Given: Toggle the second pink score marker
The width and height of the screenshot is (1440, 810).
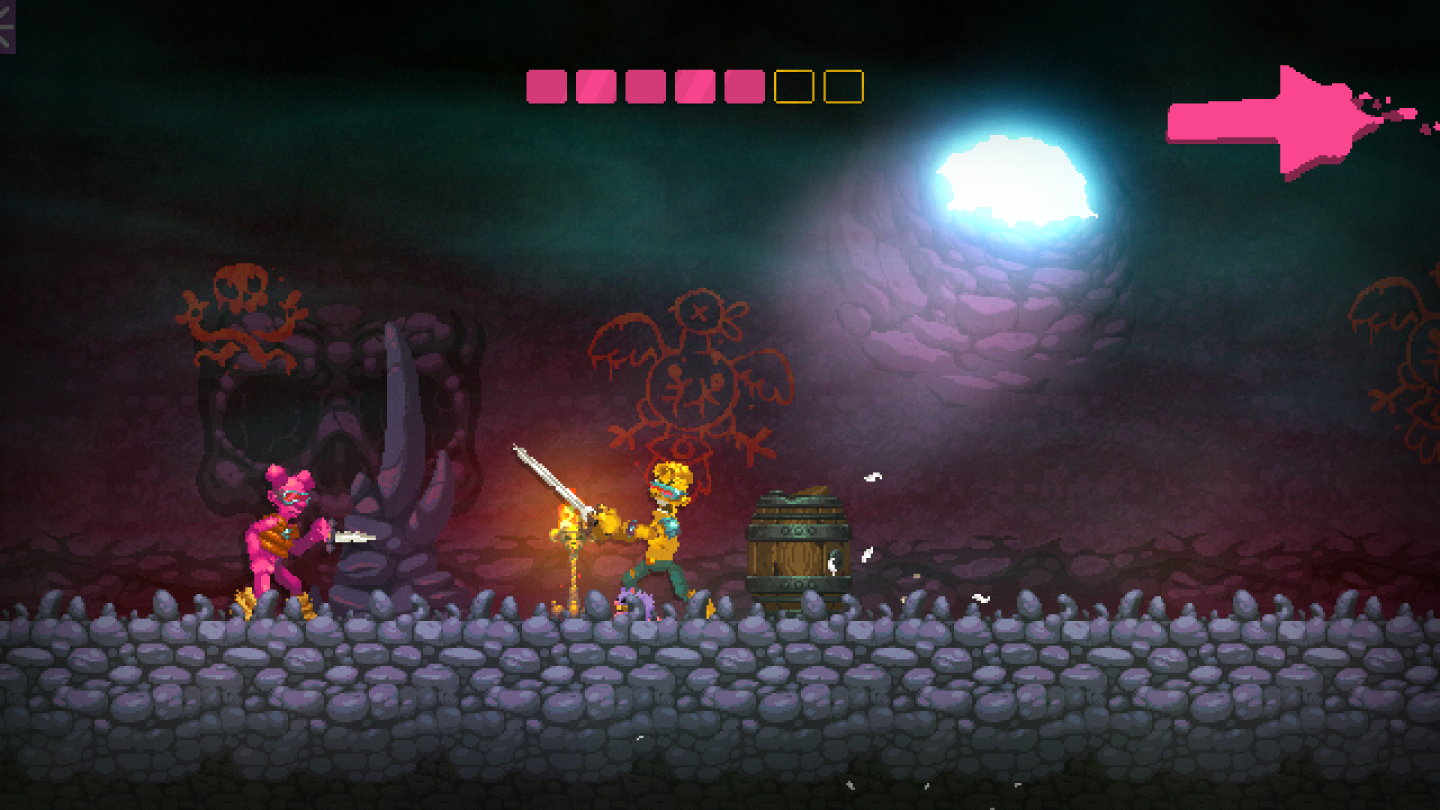Looking at the screenshot, I should pyautogui.click(x=594, y=86).
